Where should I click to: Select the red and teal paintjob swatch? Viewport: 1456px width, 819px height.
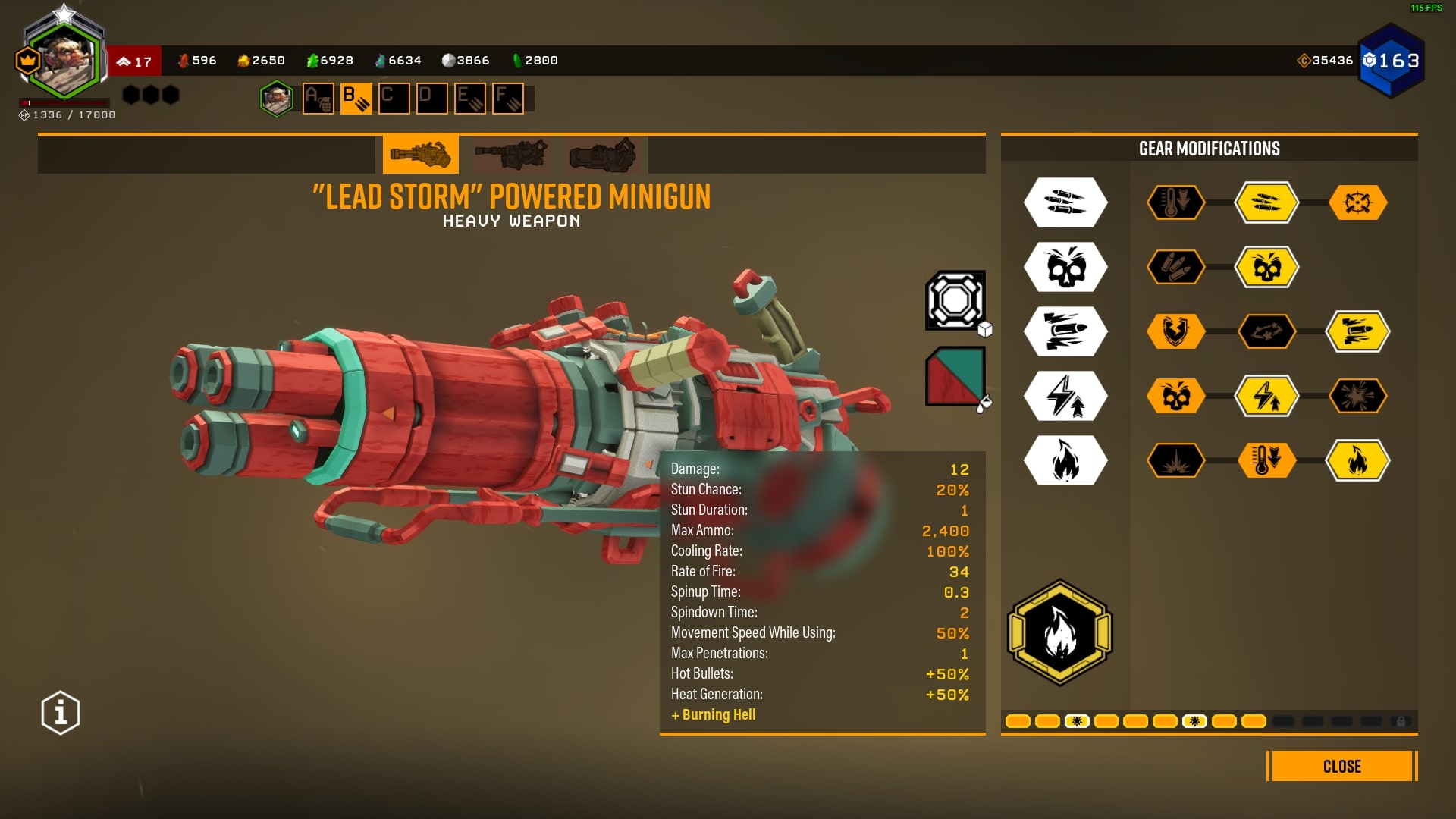pyautogui.click(x=955, y=375)
